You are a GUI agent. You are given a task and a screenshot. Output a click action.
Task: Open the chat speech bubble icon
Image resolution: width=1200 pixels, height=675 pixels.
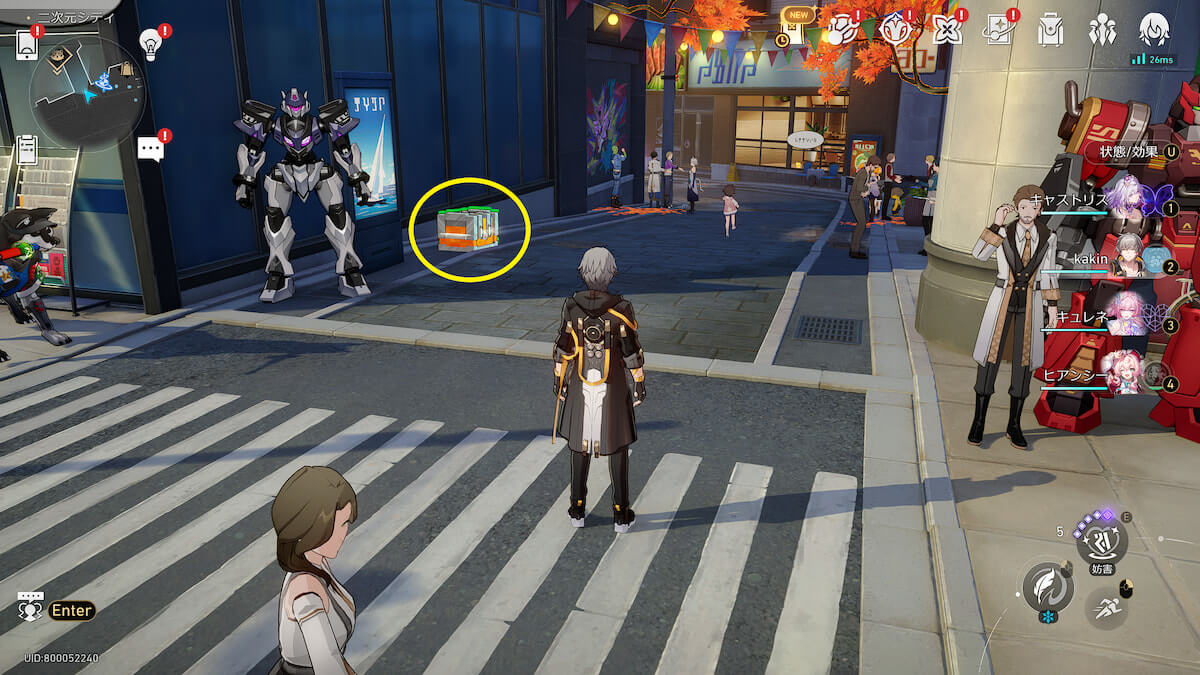(150, 149)
